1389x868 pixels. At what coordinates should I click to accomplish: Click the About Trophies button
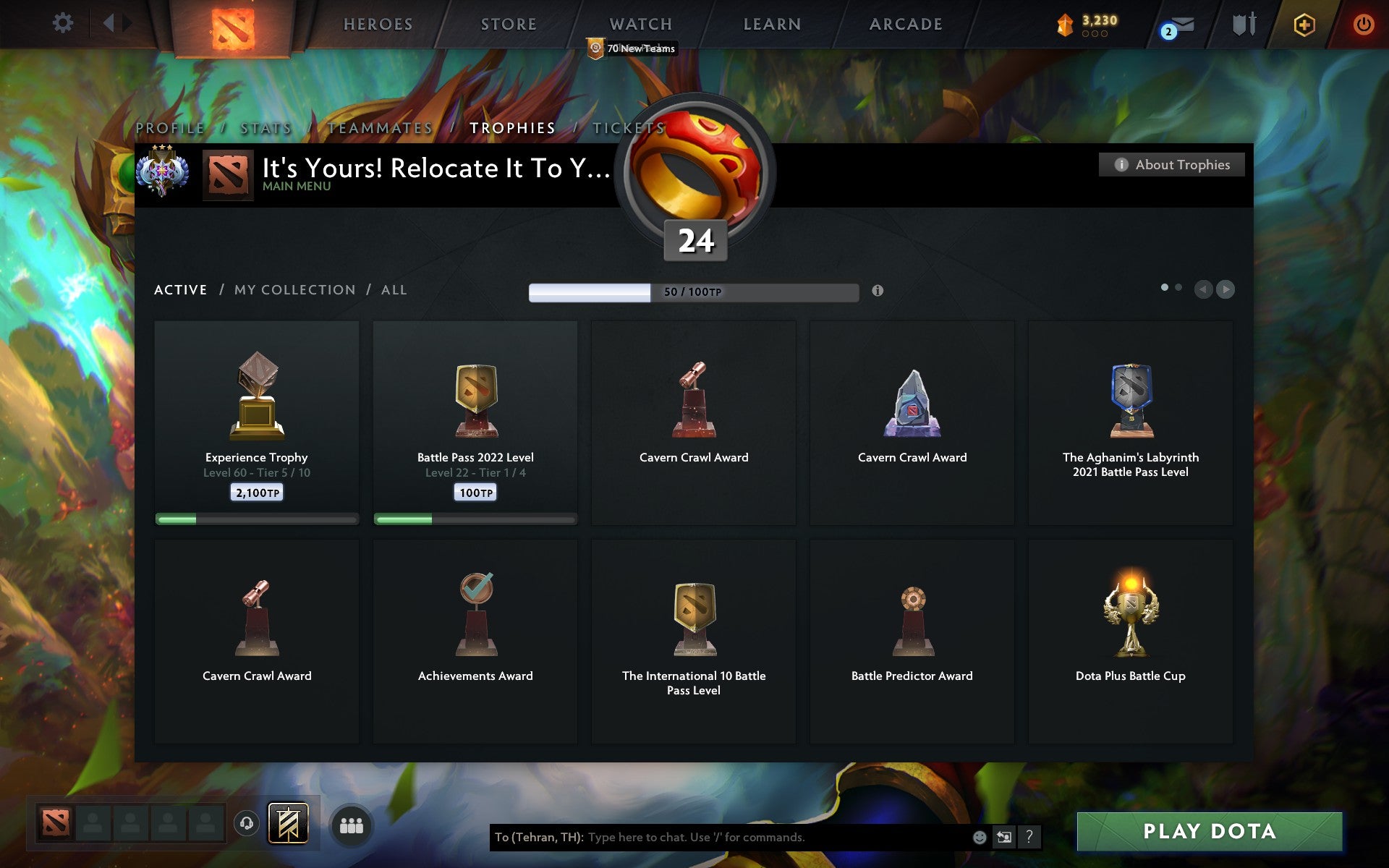click(1171, 164)
